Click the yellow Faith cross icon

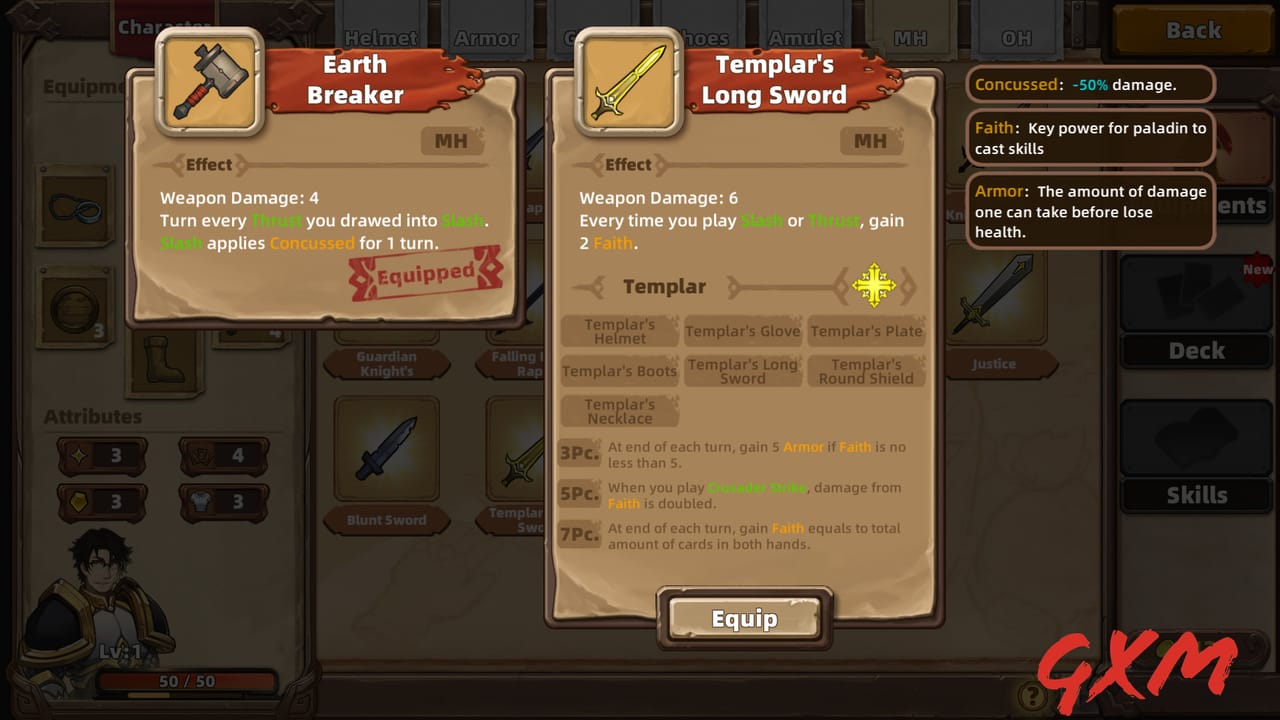click(x=874, y=286)
